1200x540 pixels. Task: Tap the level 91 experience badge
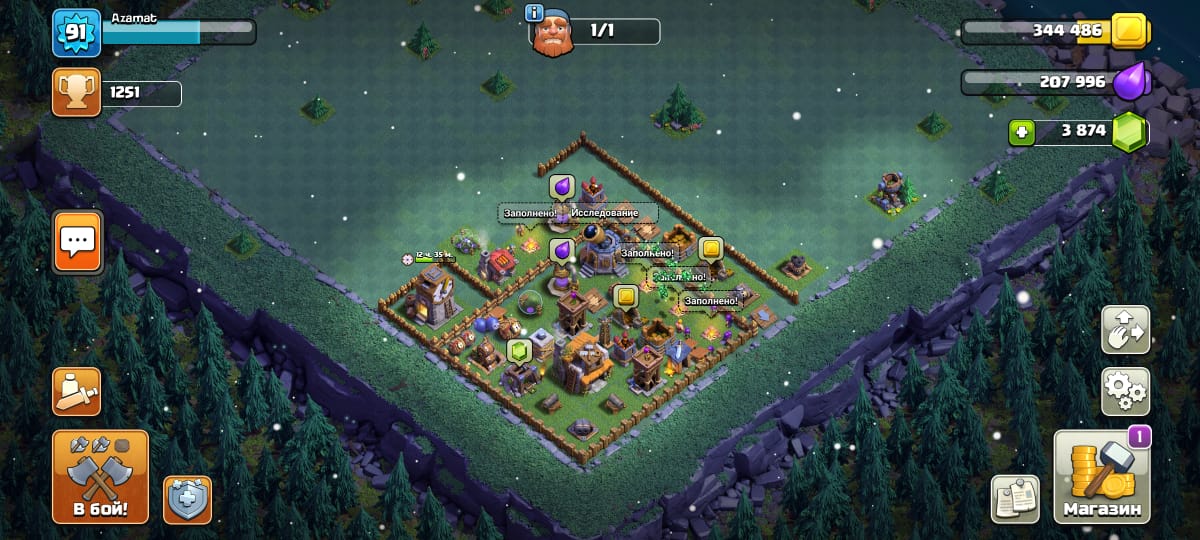point(77,33)
